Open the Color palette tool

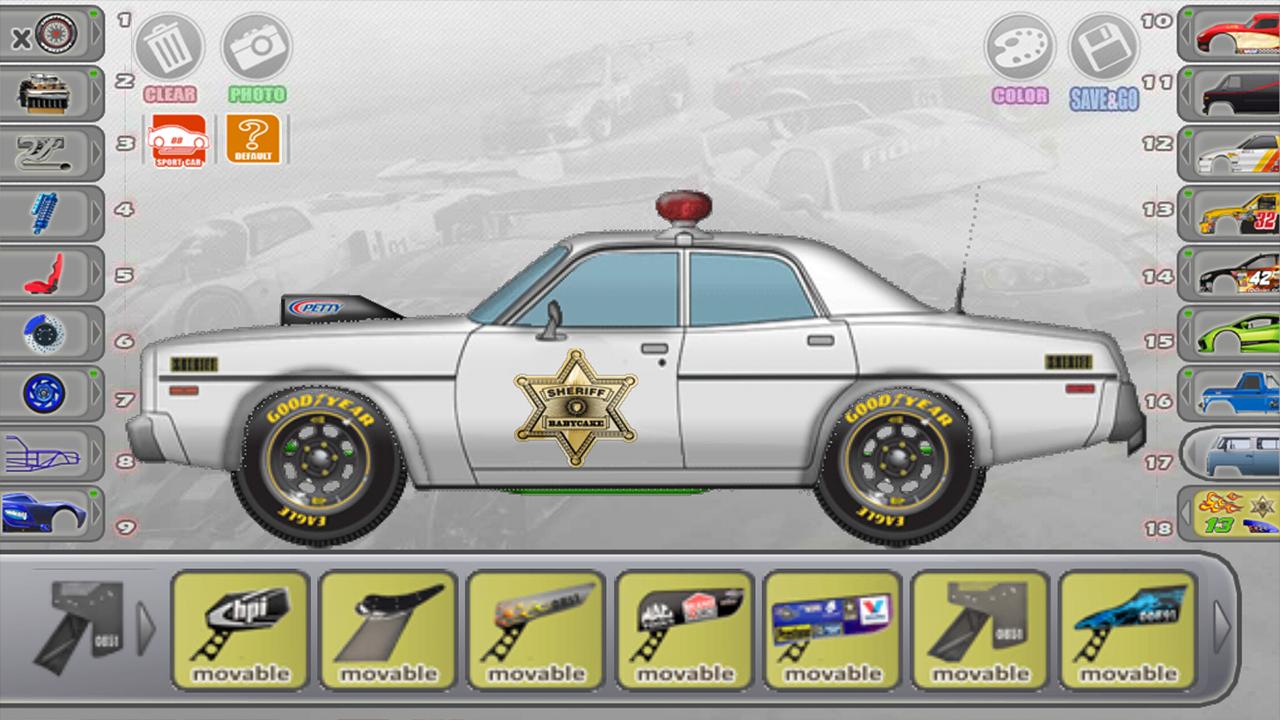[1019, 47]
